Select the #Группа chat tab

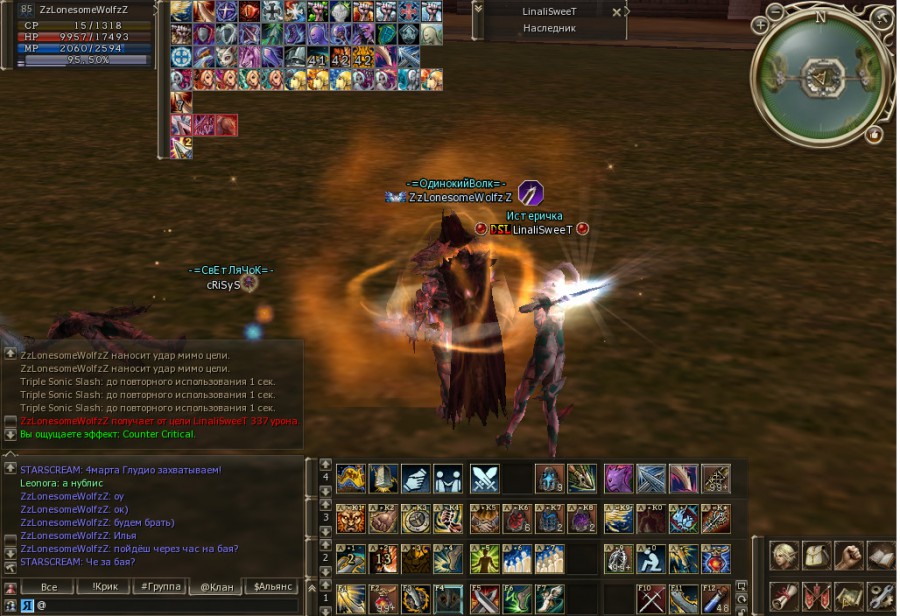[x=160, y=587]
